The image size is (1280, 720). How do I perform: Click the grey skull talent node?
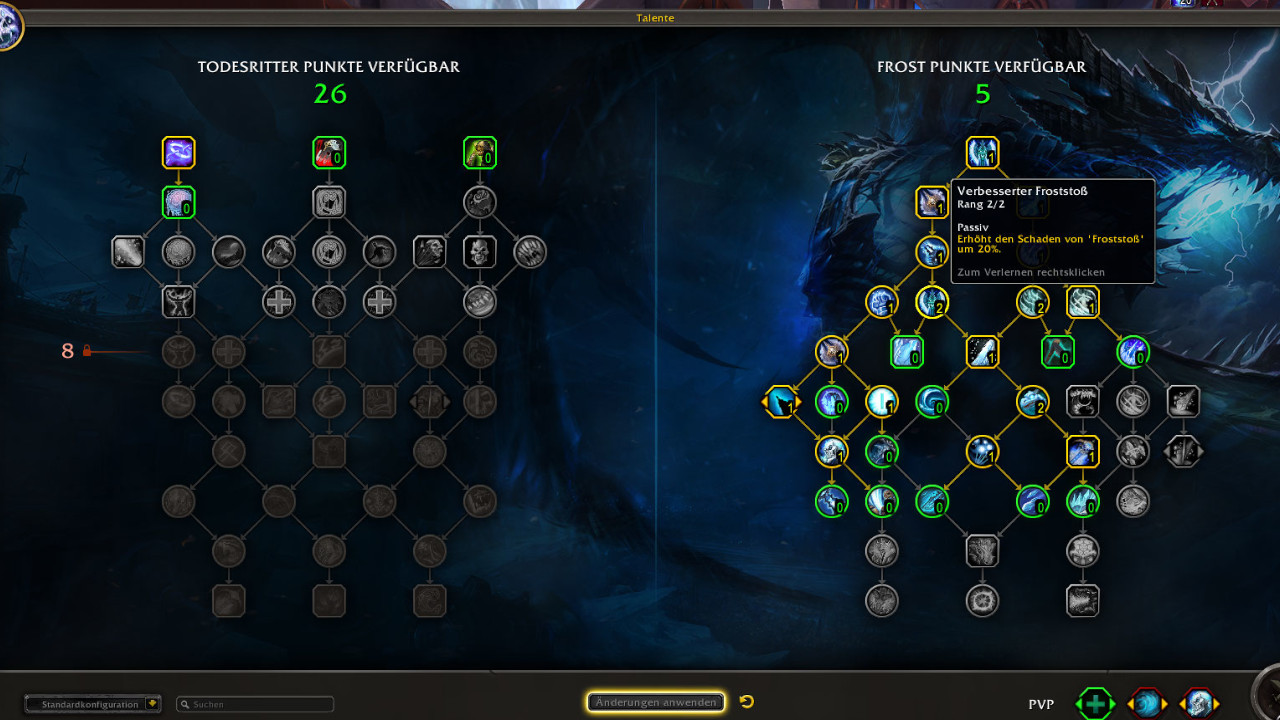pyautogui.click(x=480, y=252)
